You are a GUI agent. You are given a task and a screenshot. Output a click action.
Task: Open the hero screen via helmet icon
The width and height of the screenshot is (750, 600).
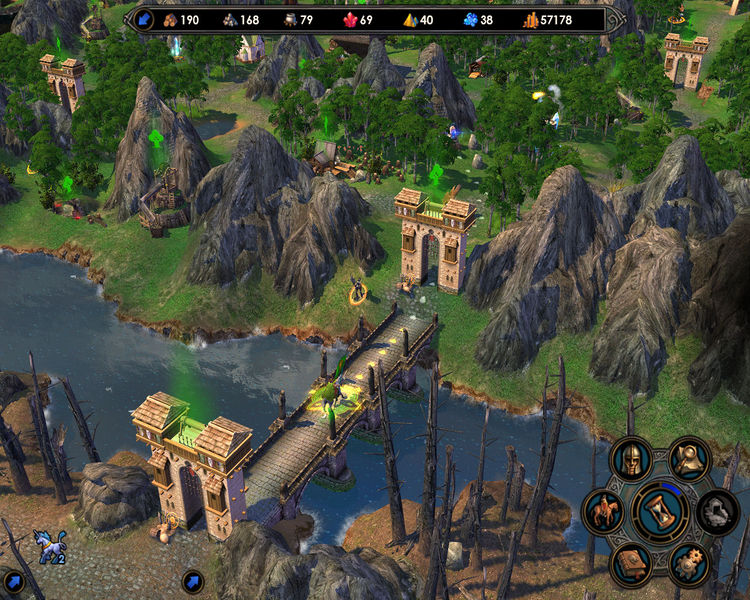631,459
